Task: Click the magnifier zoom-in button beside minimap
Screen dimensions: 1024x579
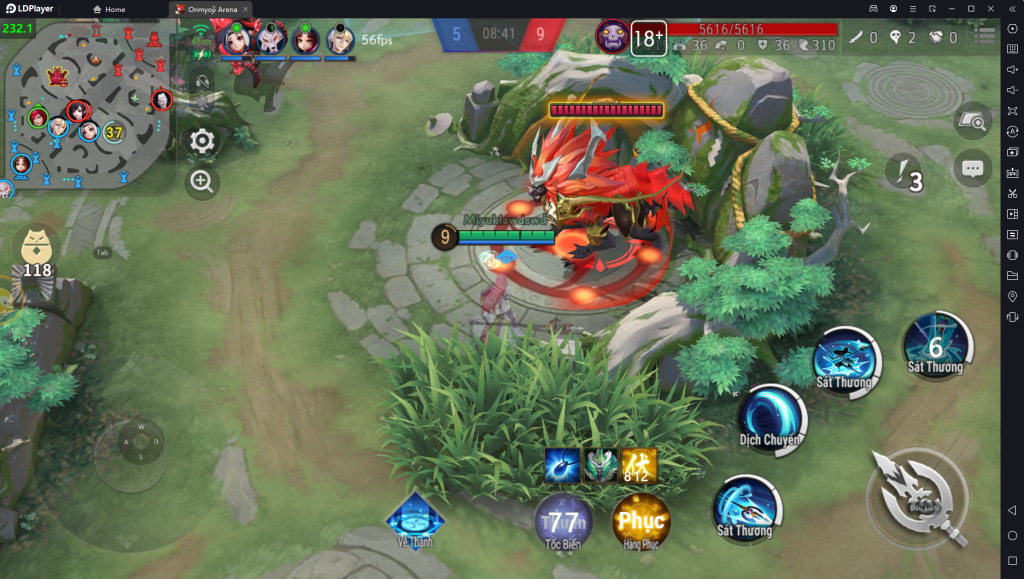Action: [x=202, y=181]
